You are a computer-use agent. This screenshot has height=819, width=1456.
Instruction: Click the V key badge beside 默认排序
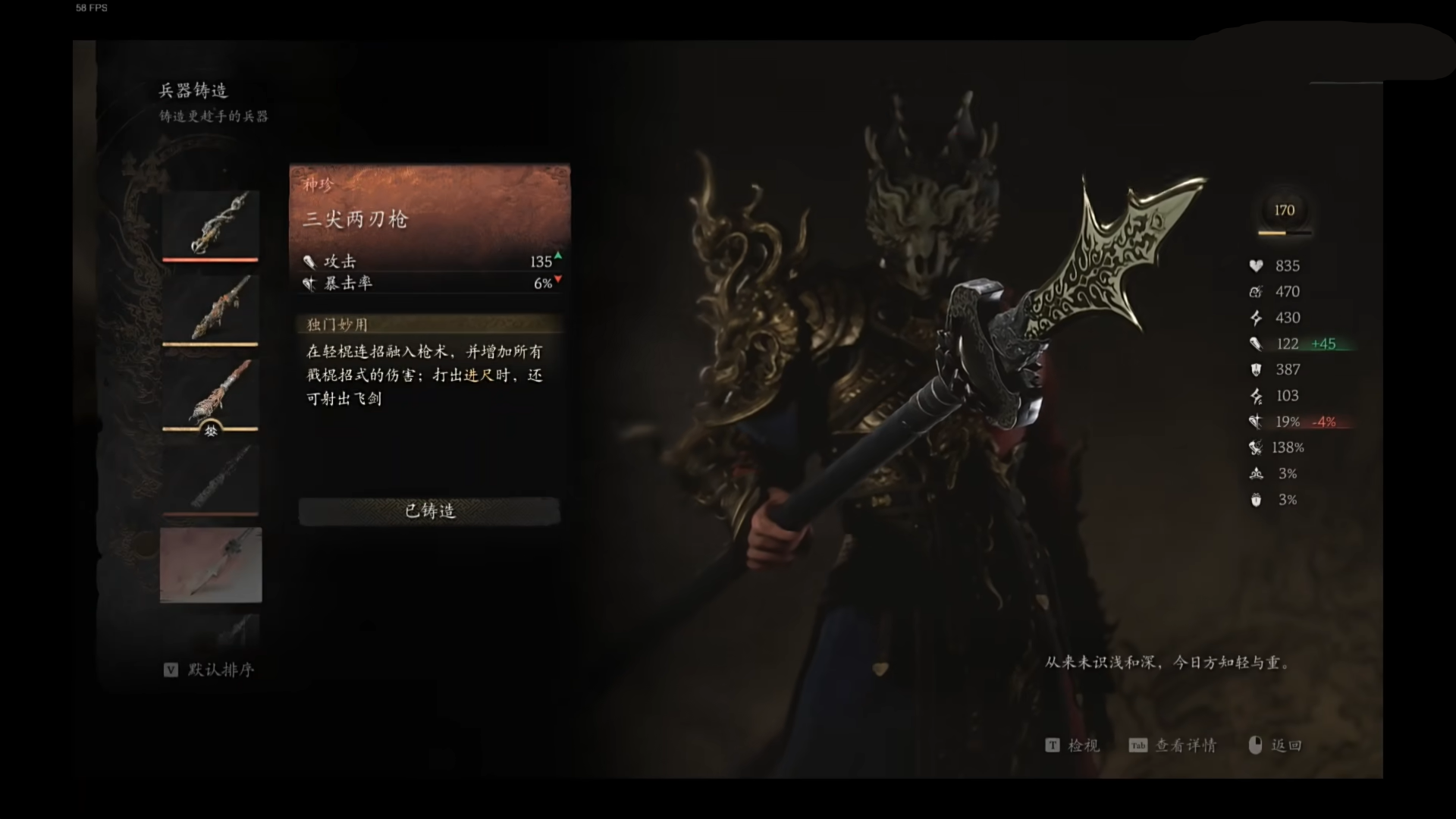pyautogui.click(x=171, y=670)
